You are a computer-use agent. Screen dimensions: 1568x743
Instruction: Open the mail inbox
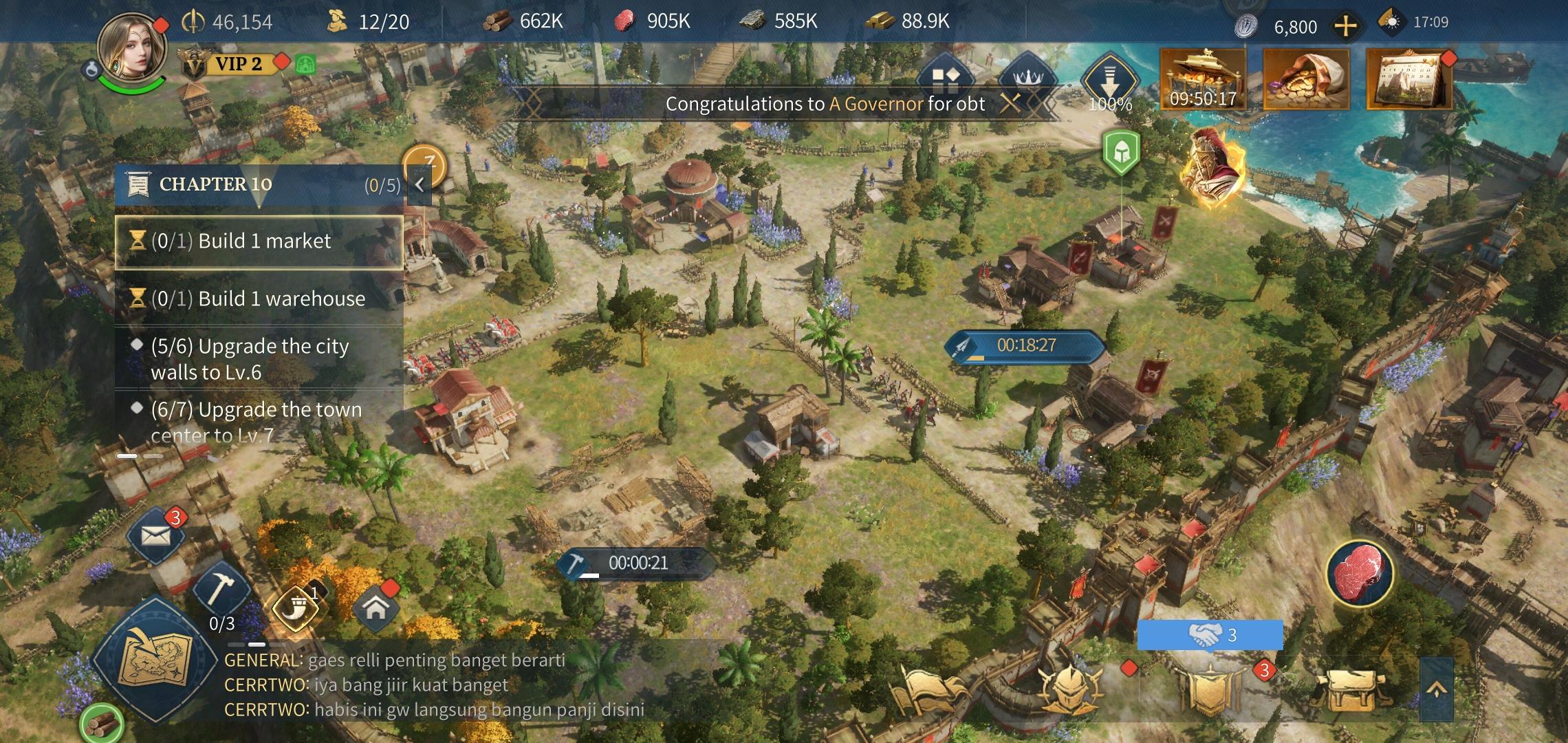155,535
